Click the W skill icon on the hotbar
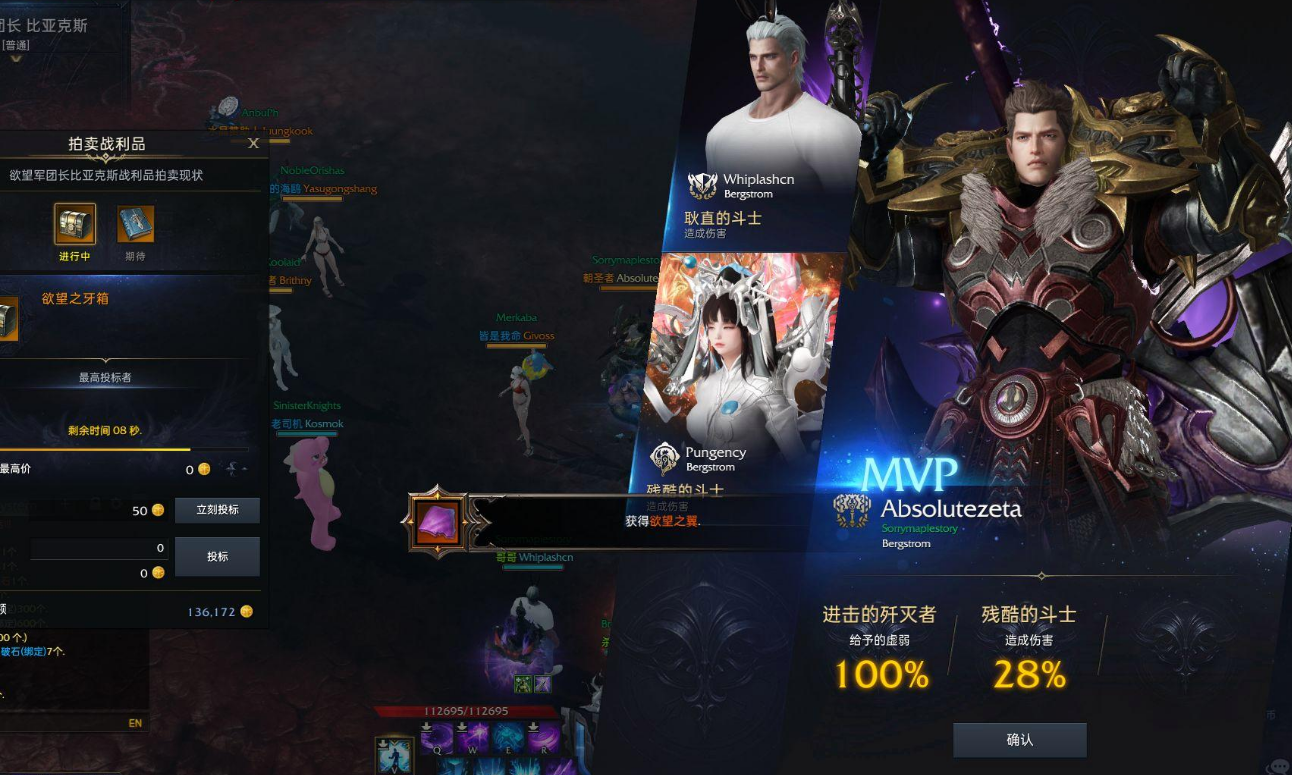Image resolution: width=1292 pixels, height=775 pixels. tap(475, 742)
